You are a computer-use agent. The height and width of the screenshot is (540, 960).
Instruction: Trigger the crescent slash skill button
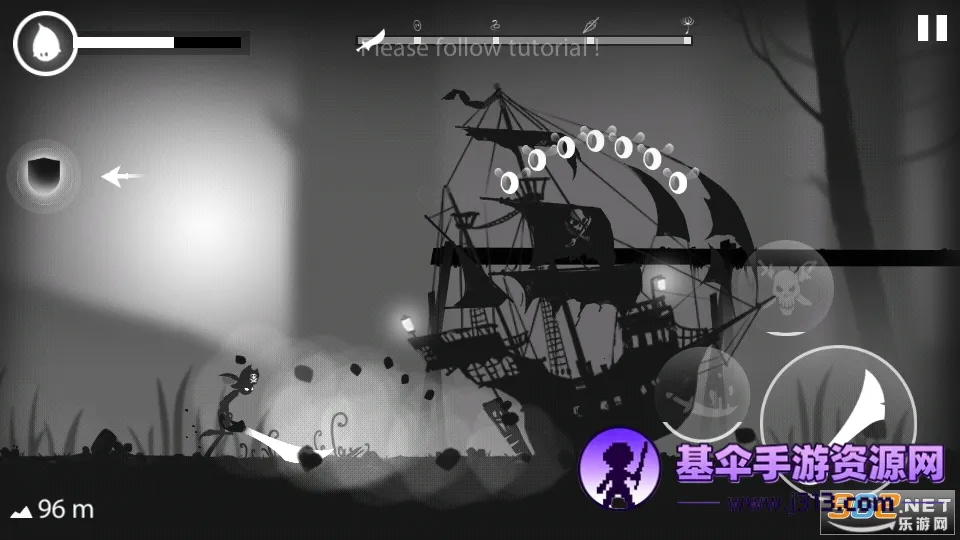703,392
